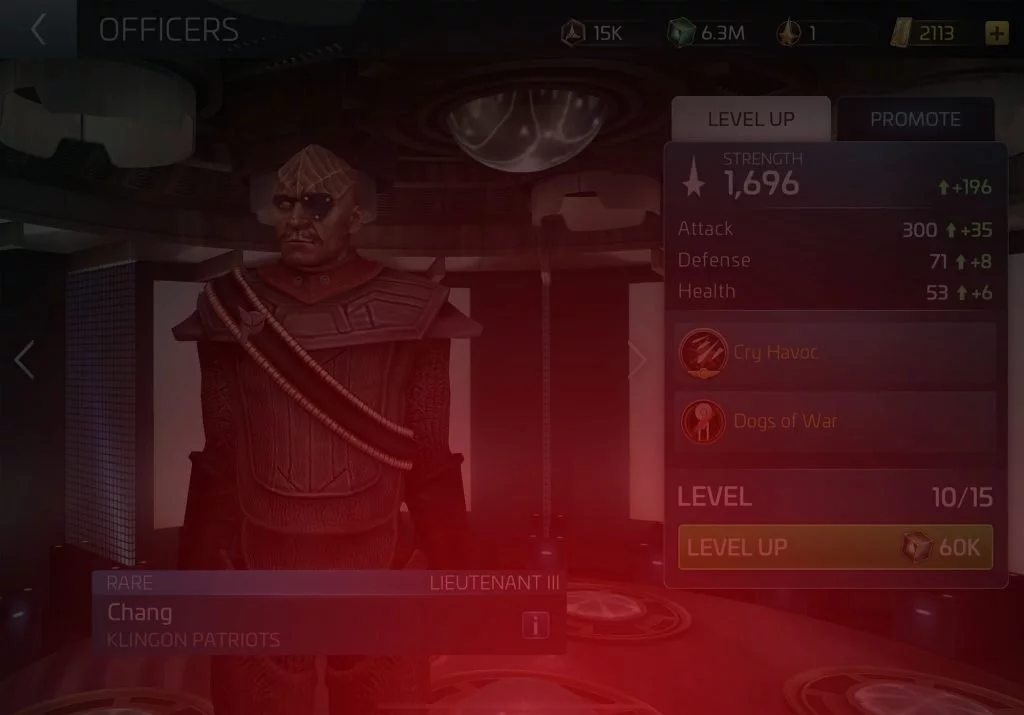Screen dimensions: 1024x715
Task: Show the next officer
Action: [636, 360]
